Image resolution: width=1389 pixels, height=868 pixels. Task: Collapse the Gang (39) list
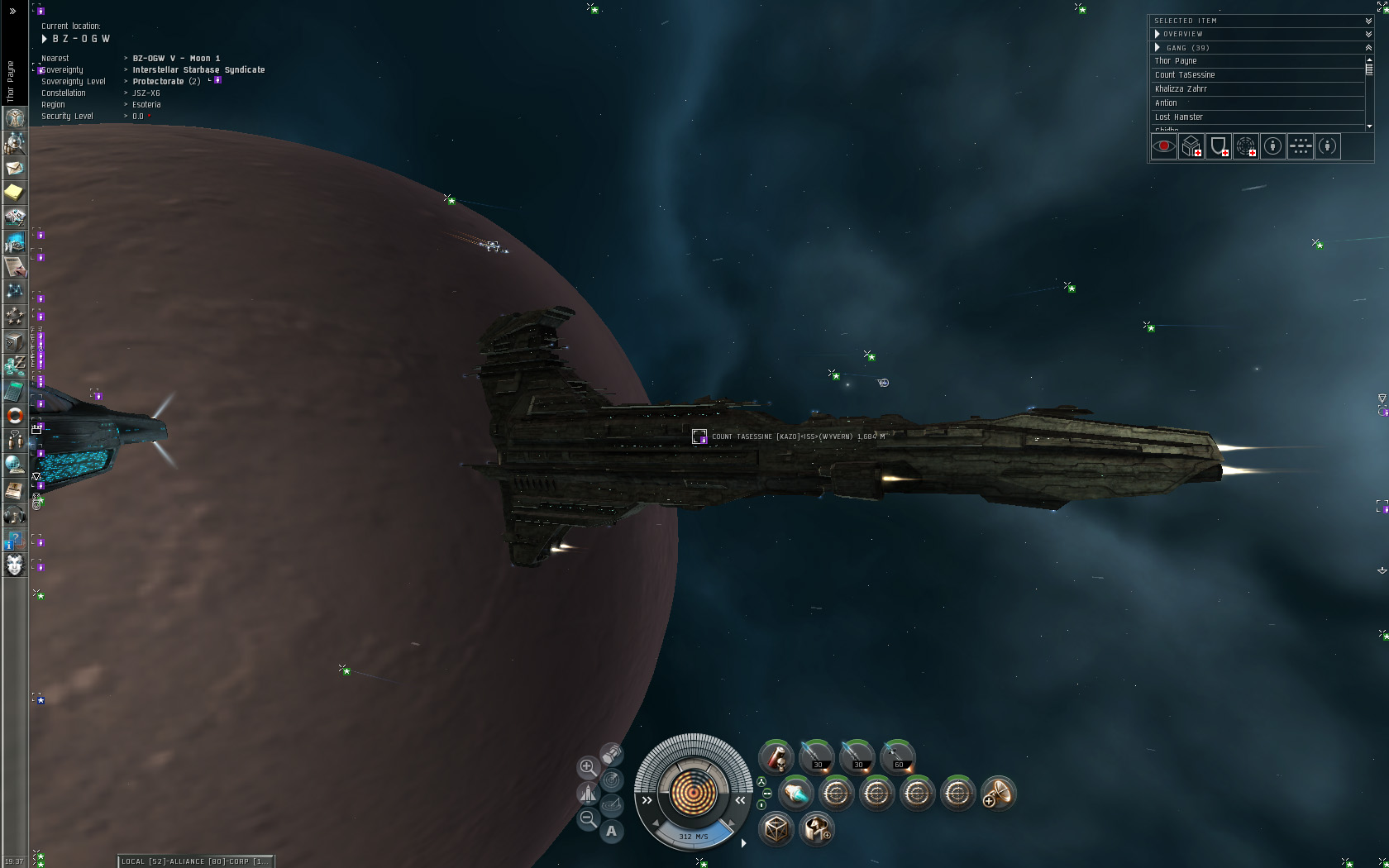pos(1368,48)
